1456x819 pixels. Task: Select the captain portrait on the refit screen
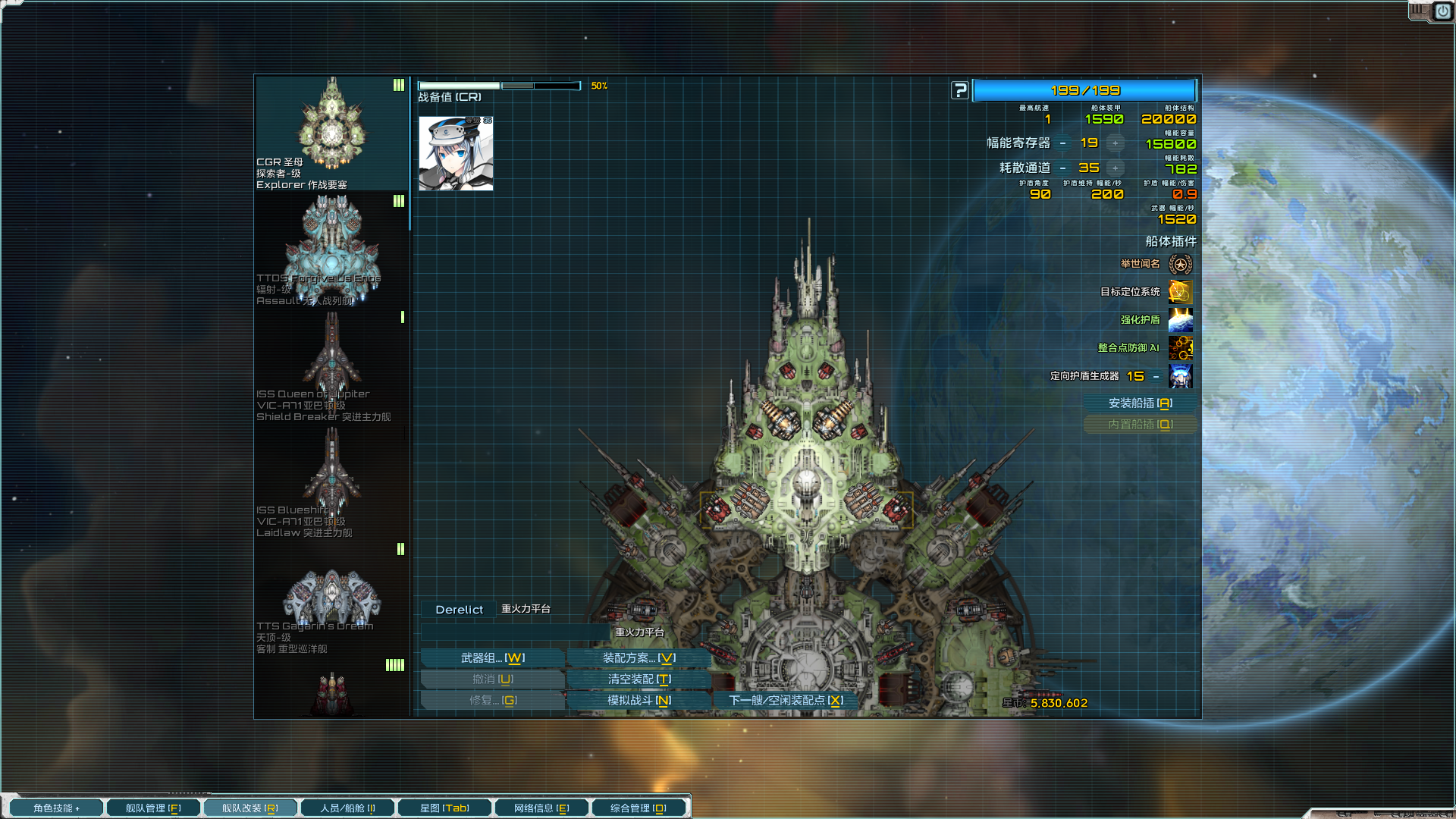tap(455, 153)
